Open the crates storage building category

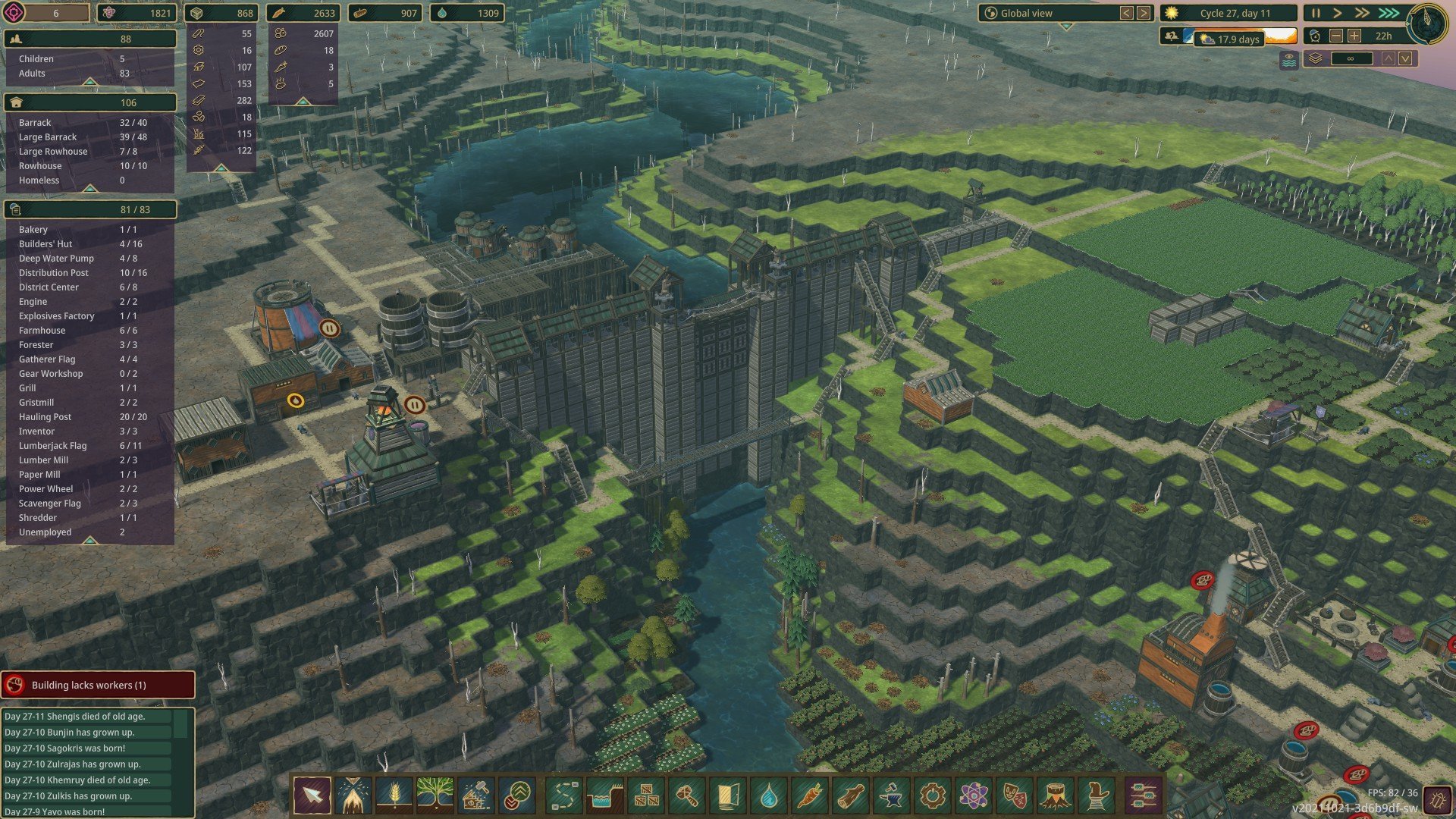click(x=645, y=796)
